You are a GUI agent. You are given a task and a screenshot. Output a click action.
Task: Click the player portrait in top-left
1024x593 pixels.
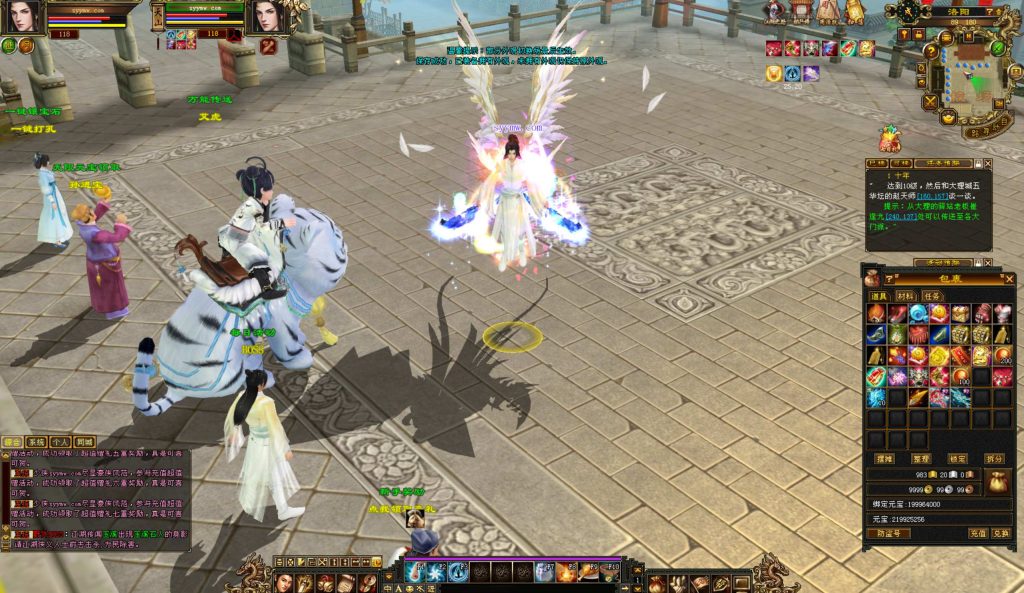(24, 17)
